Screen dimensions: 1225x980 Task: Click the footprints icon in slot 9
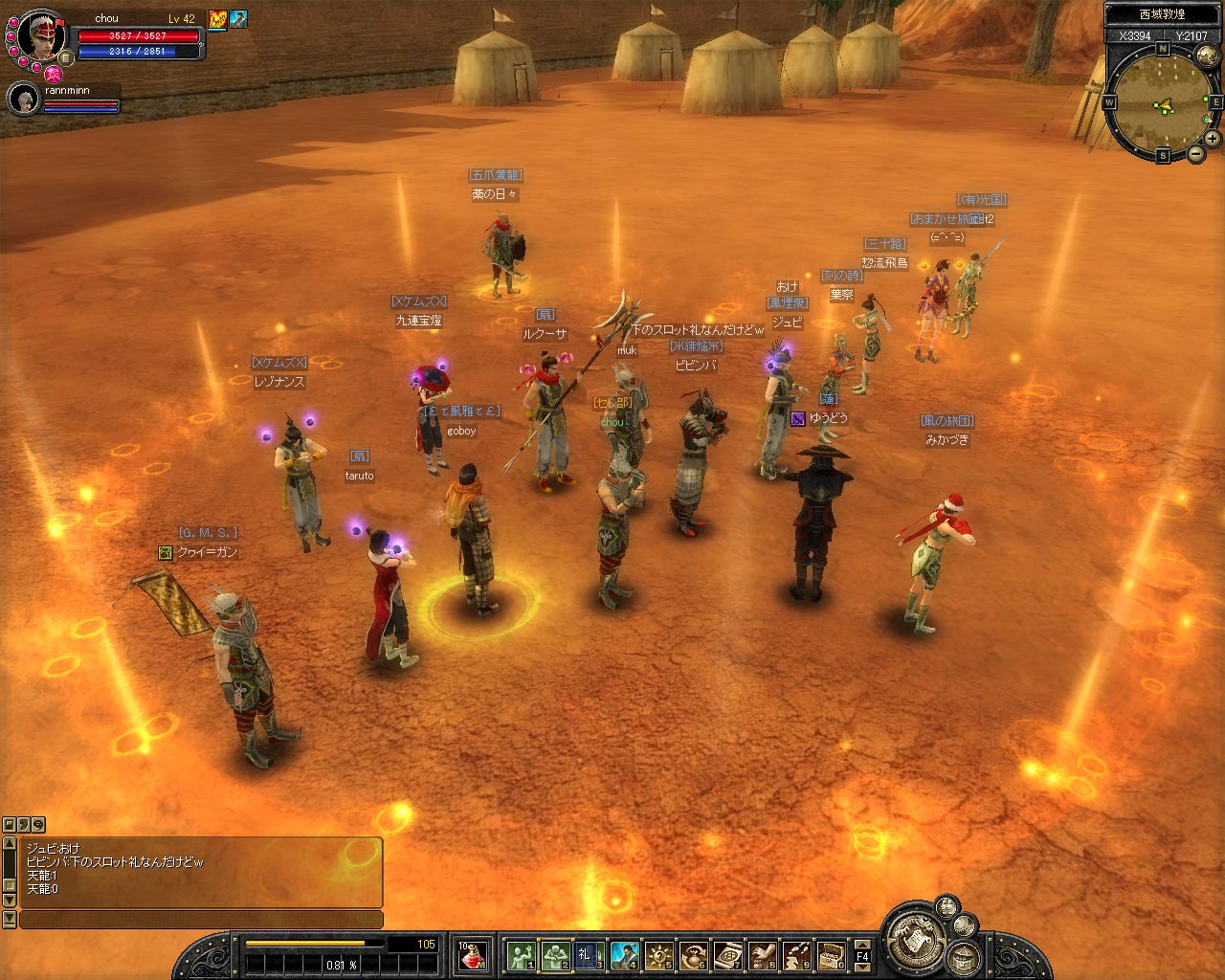tap(796, 955)
